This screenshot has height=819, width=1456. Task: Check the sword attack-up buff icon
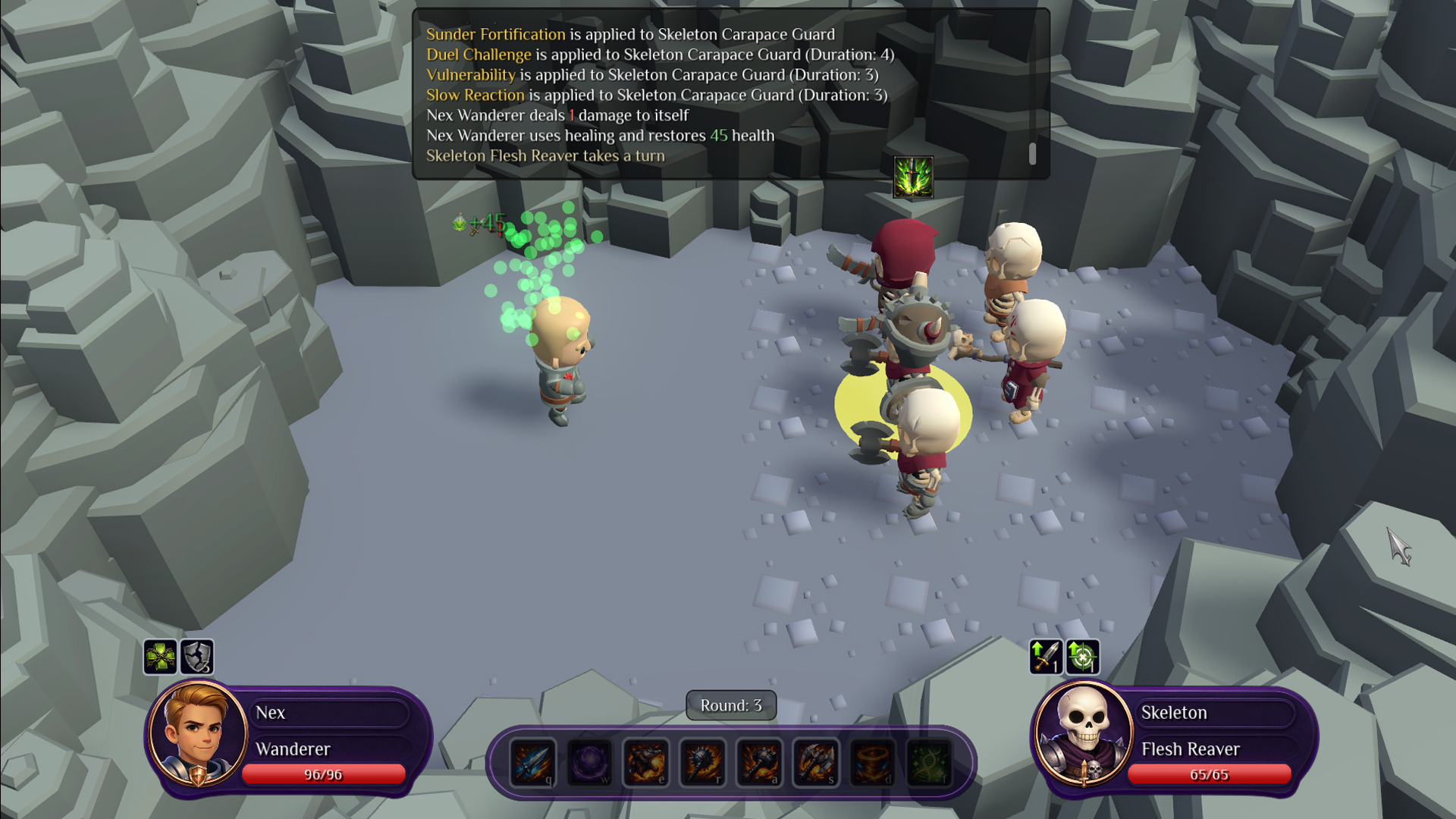[x=1045, y=657]
